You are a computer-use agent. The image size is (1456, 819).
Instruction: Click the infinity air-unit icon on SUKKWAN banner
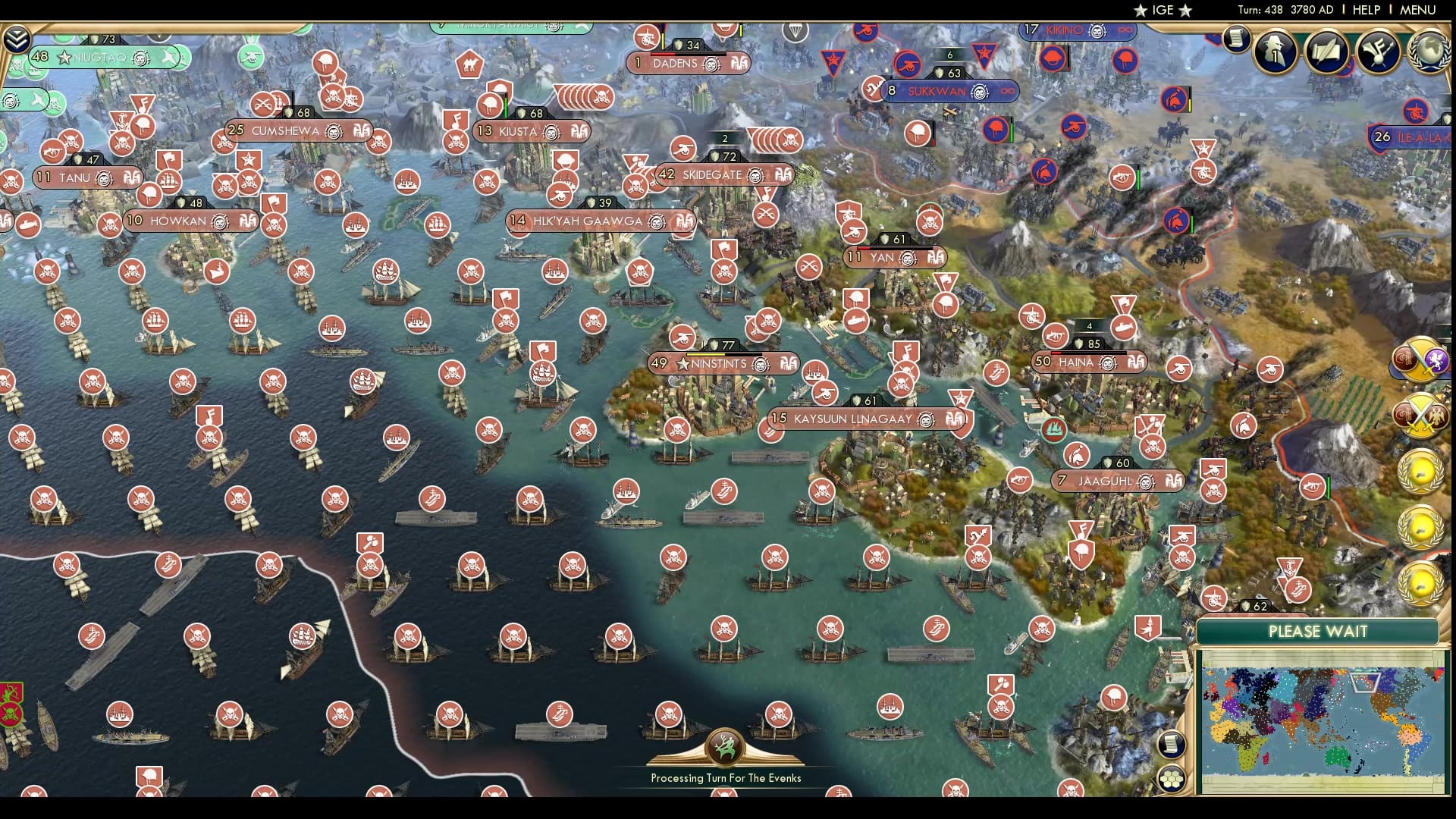point(1007,93)
